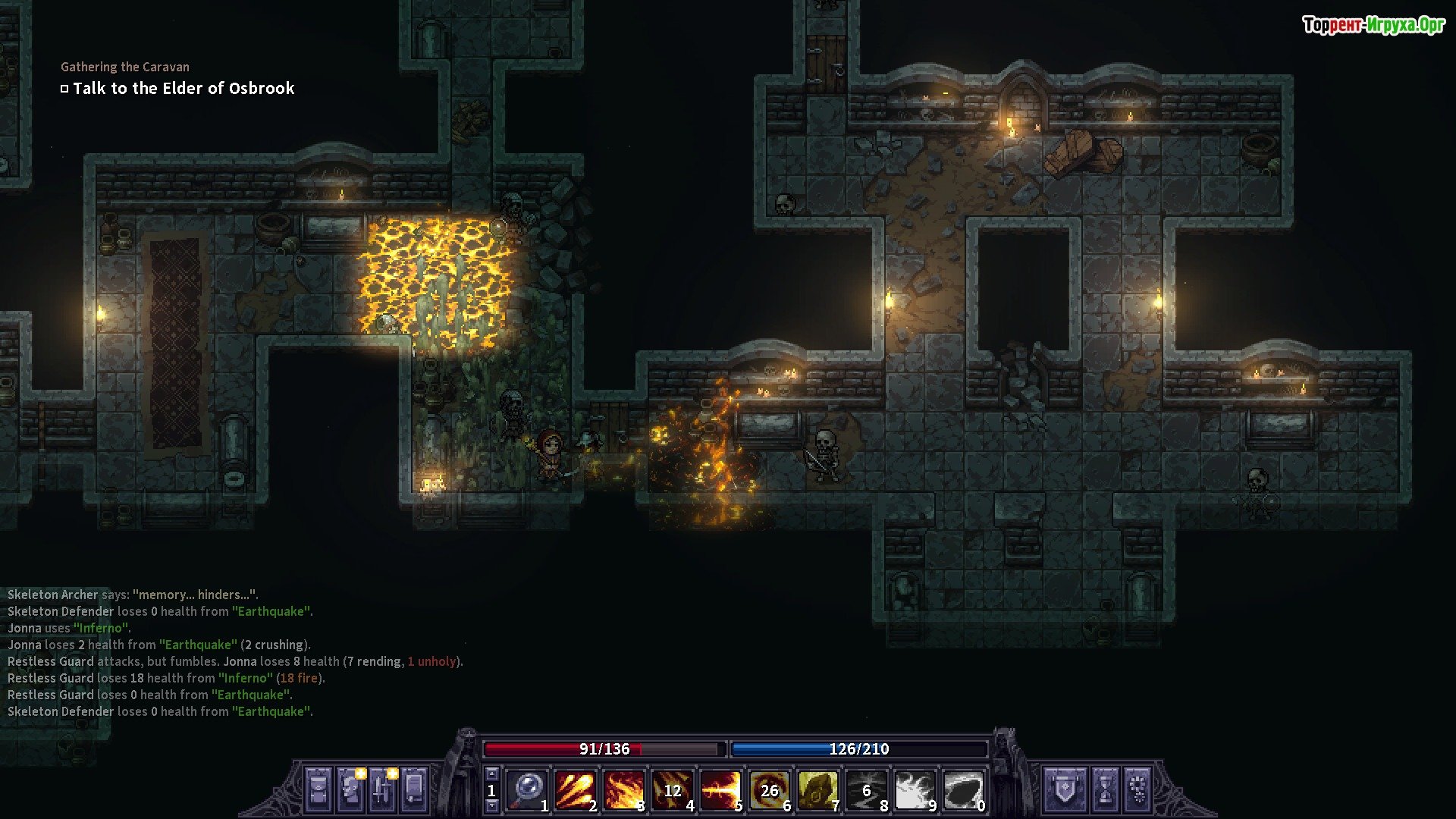Switch hotbar page with the up arrow
This screenshot has width=1456, height=819.
491,773
